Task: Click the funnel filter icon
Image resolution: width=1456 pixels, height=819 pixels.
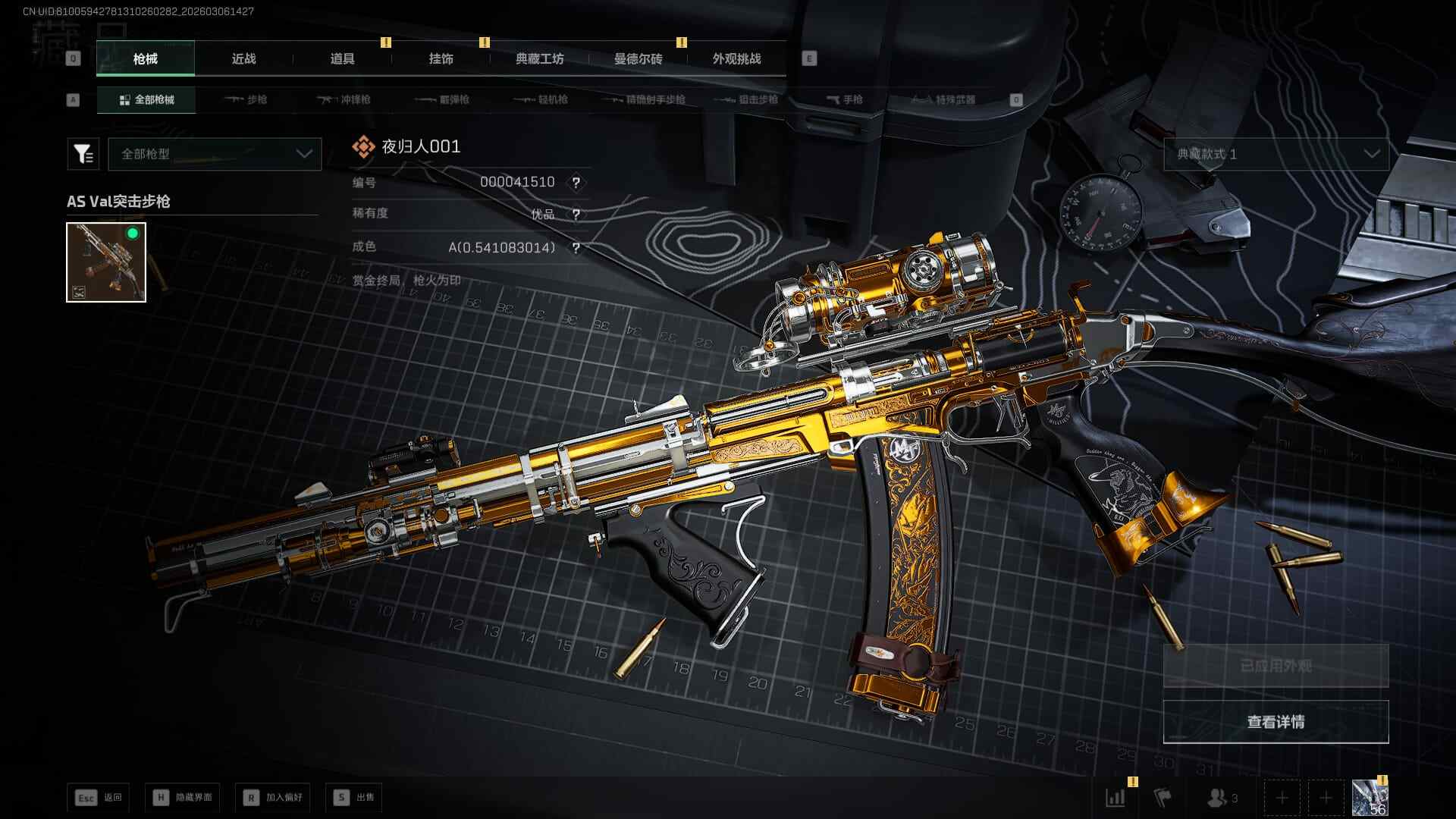Action: tap(83, 154)
